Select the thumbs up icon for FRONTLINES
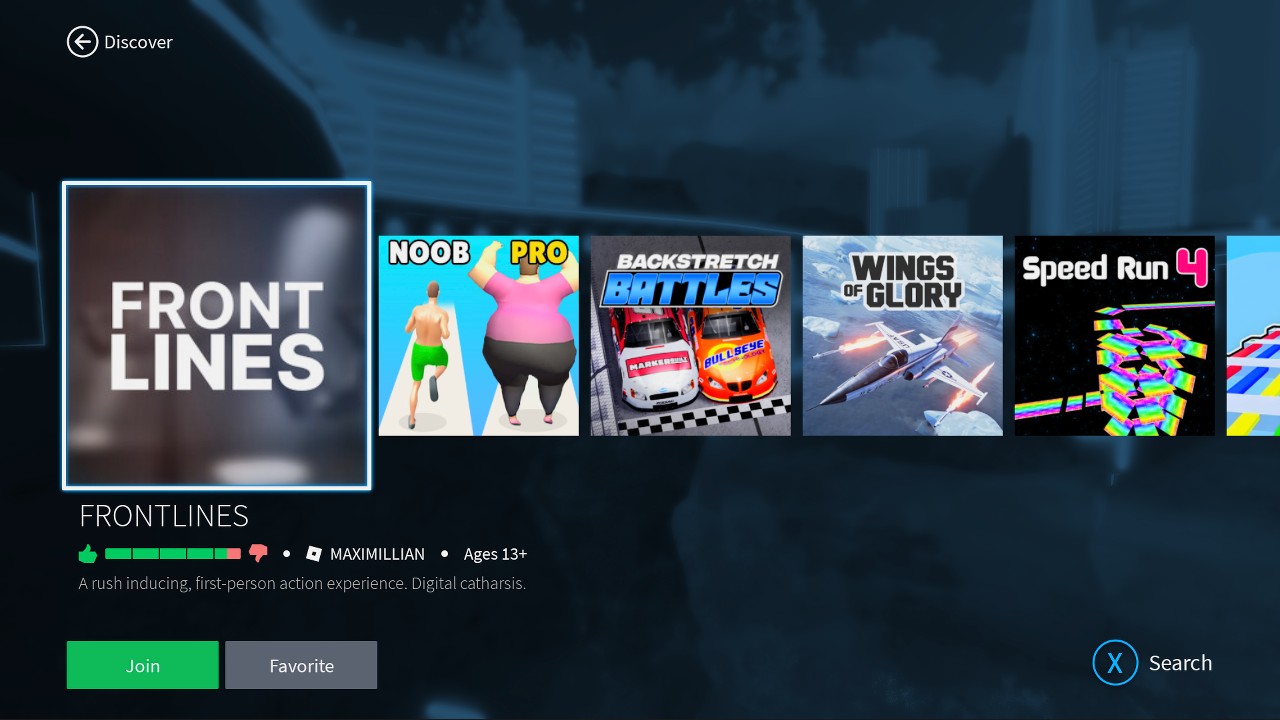The height and width of the screenshot is (720, 1280). [87, 553]
